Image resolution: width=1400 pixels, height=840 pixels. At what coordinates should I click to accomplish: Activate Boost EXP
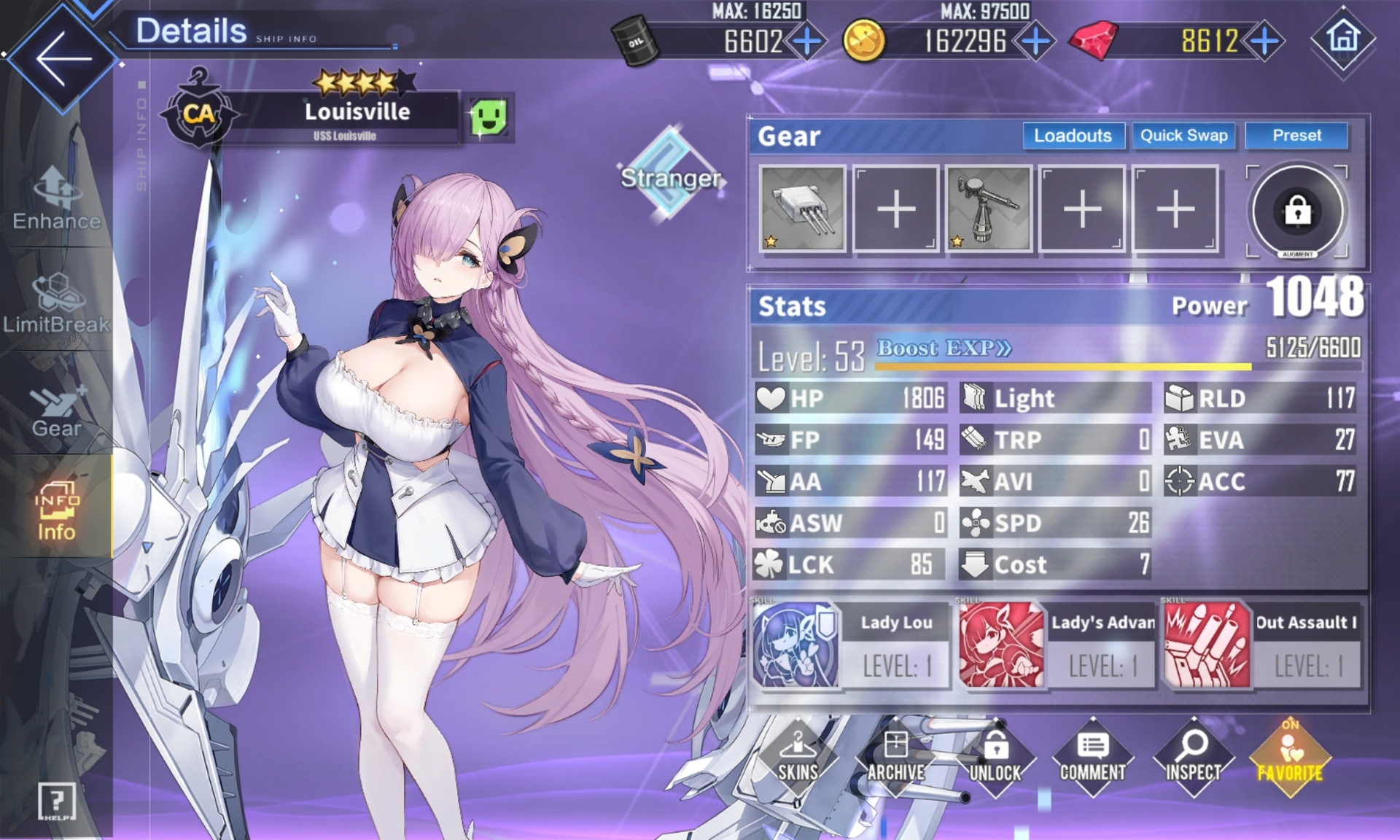(944, 349)
